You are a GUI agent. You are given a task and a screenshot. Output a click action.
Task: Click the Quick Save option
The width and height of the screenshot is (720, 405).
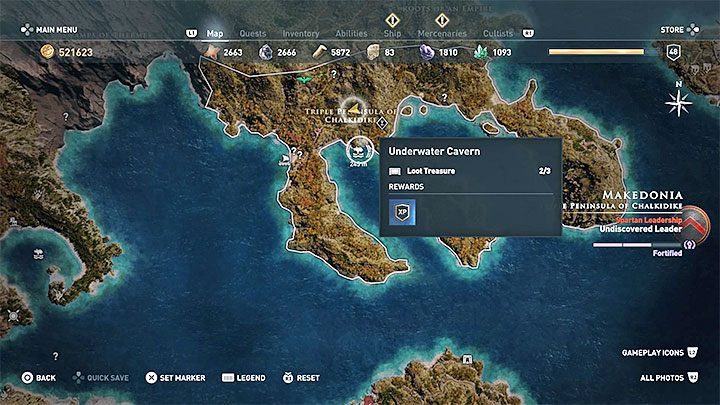(x=102, y=378)
